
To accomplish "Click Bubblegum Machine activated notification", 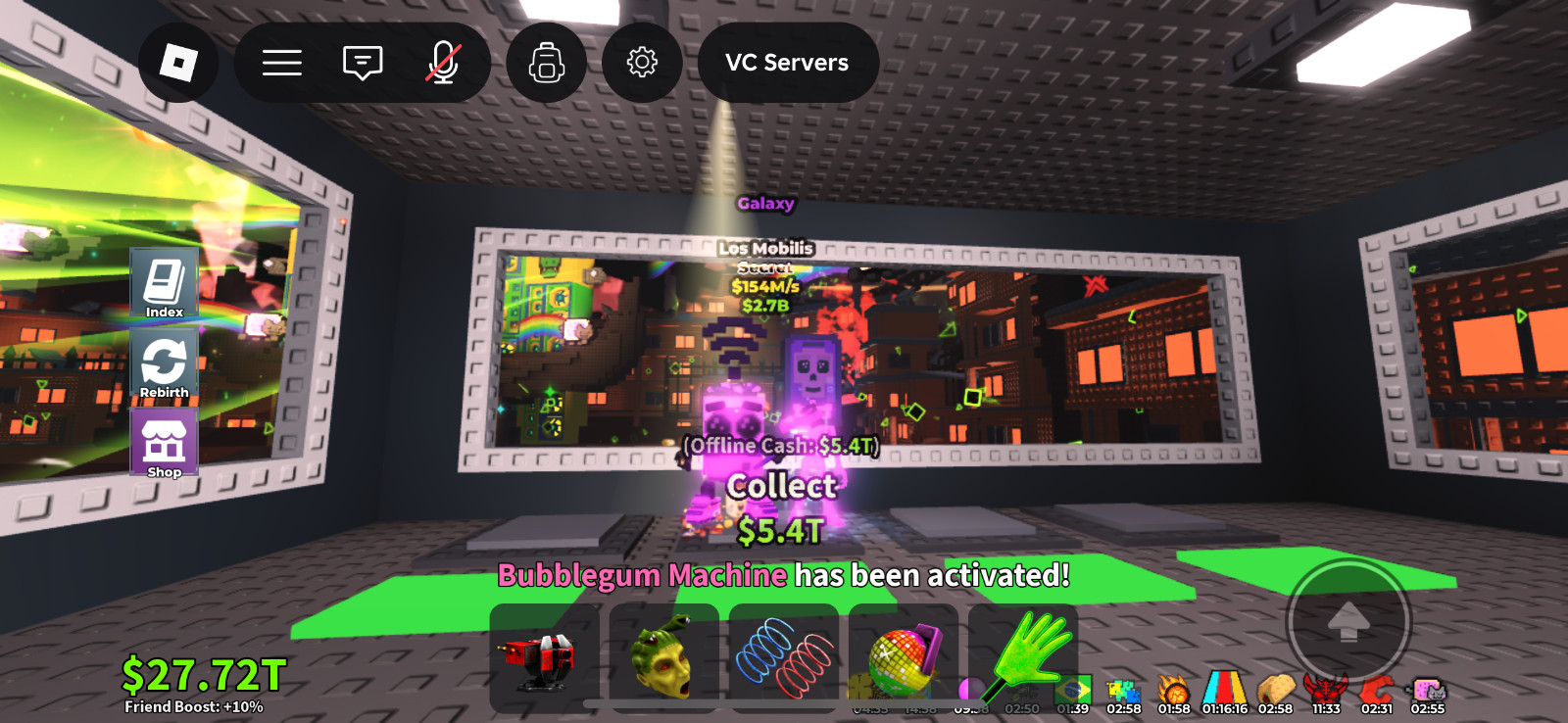I will pyautogui.click(x=782, y=577).
